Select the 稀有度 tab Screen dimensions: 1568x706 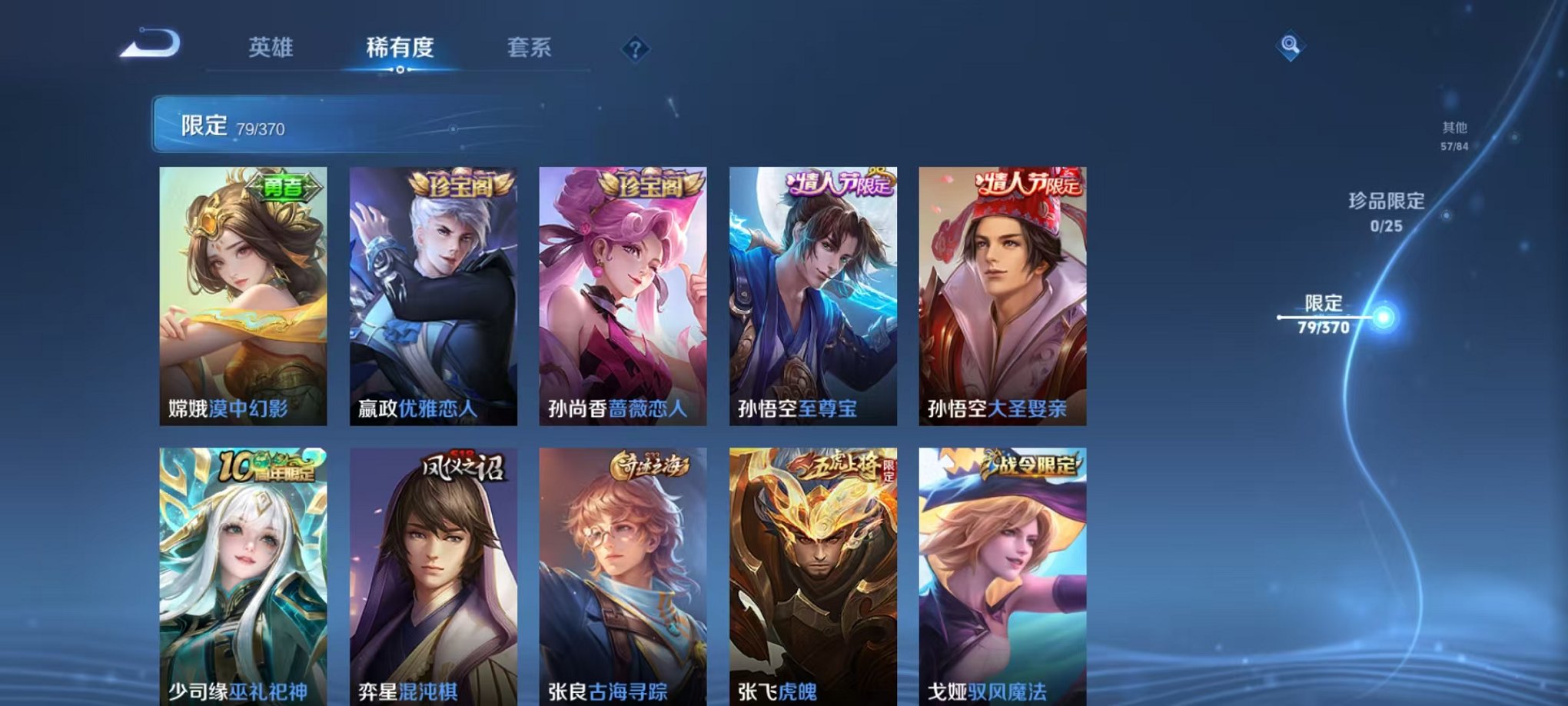(x=398, y=46)
